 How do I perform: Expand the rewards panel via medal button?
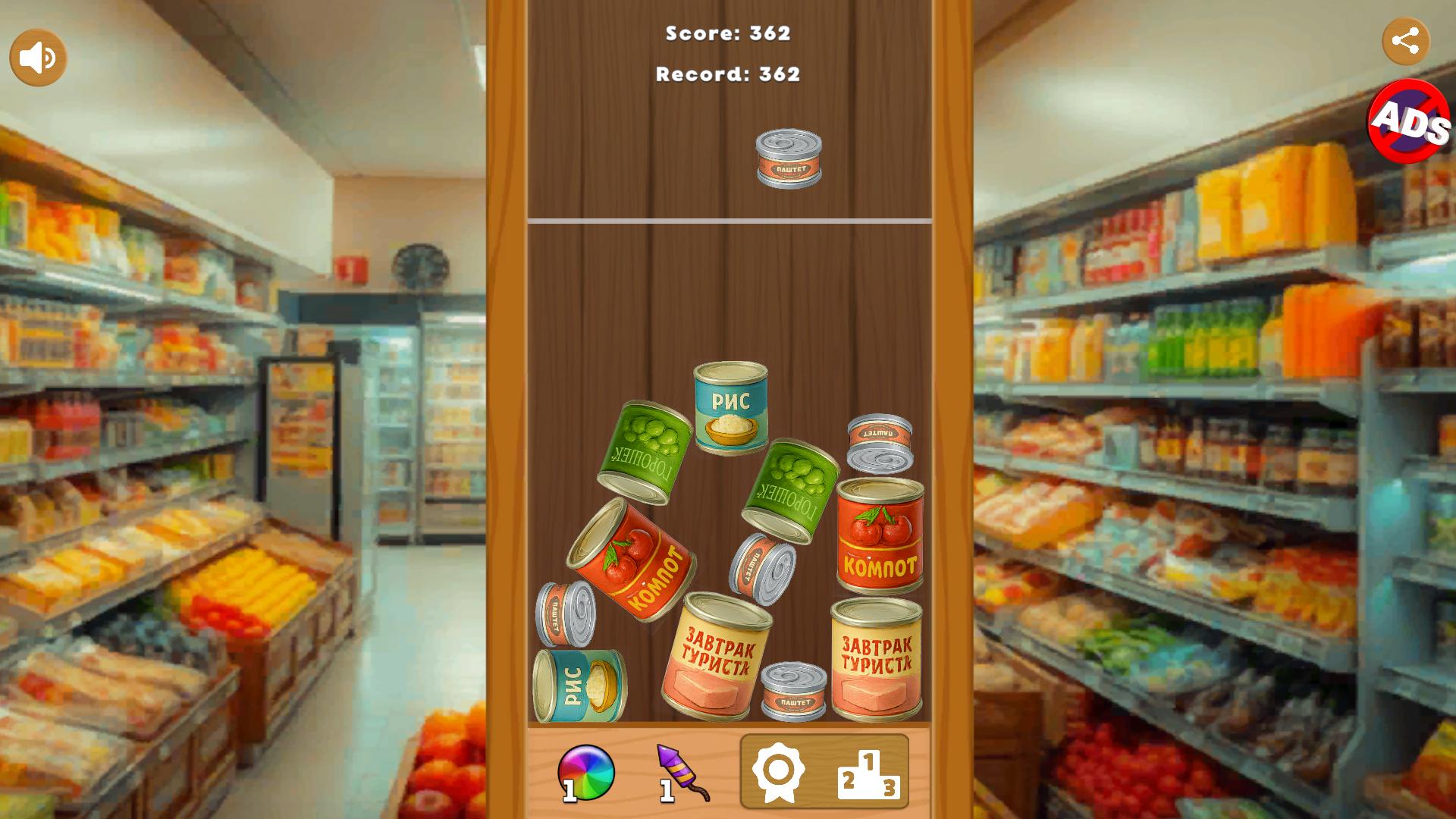click(x=778, y=771)
